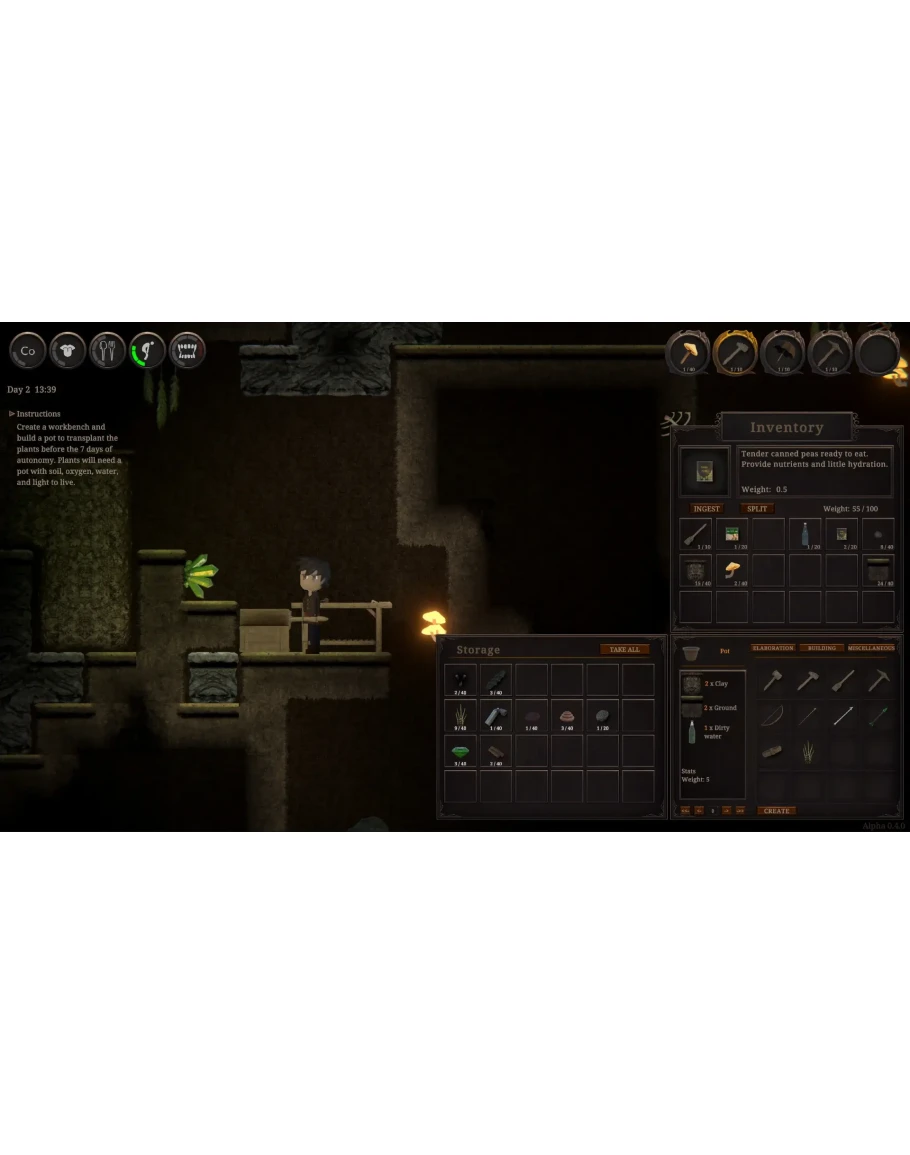Select the shovel slot in inventory
910x1155 pixels.
pos(696,535)
